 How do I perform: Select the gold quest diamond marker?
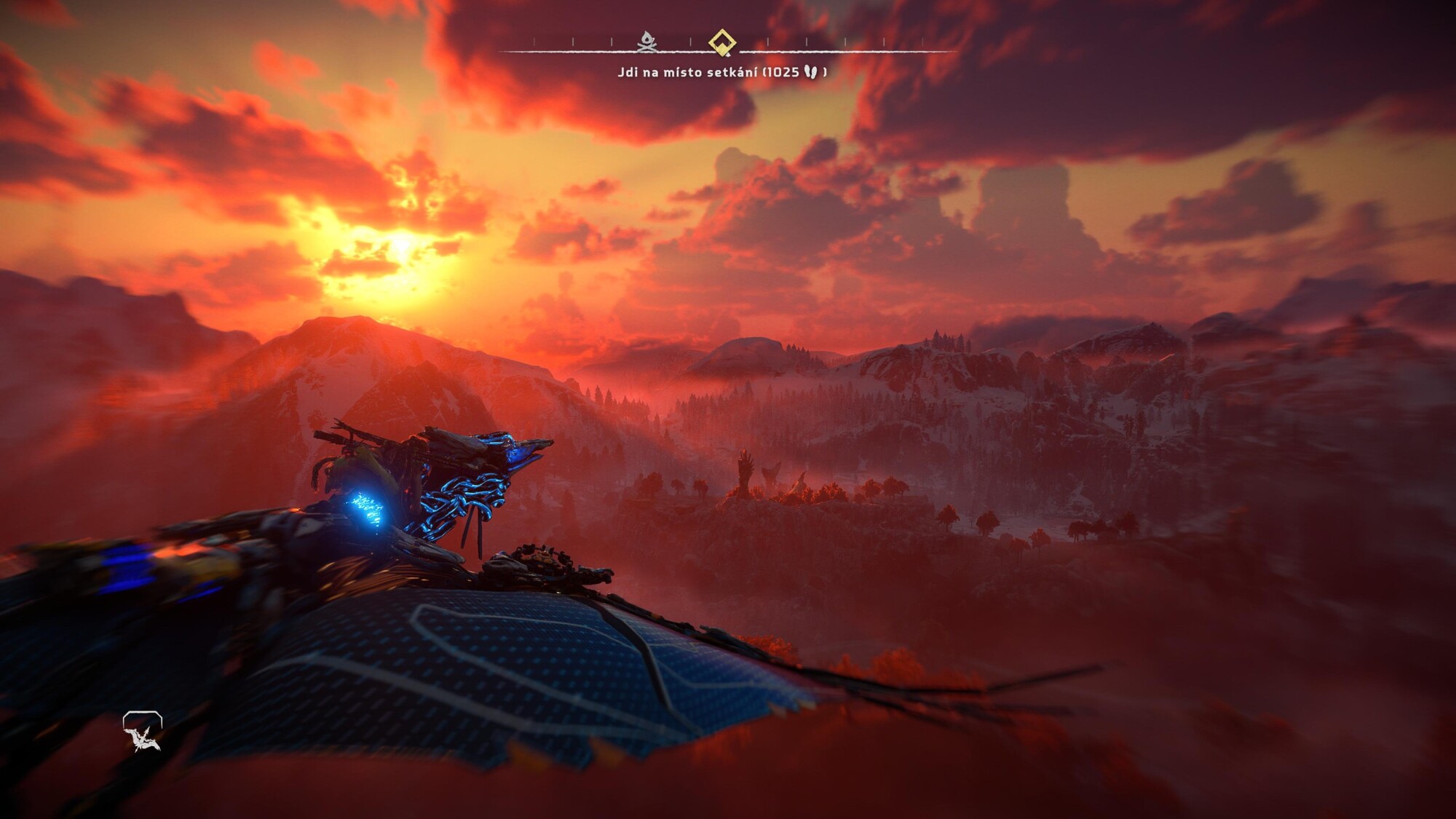coord(722,41)
